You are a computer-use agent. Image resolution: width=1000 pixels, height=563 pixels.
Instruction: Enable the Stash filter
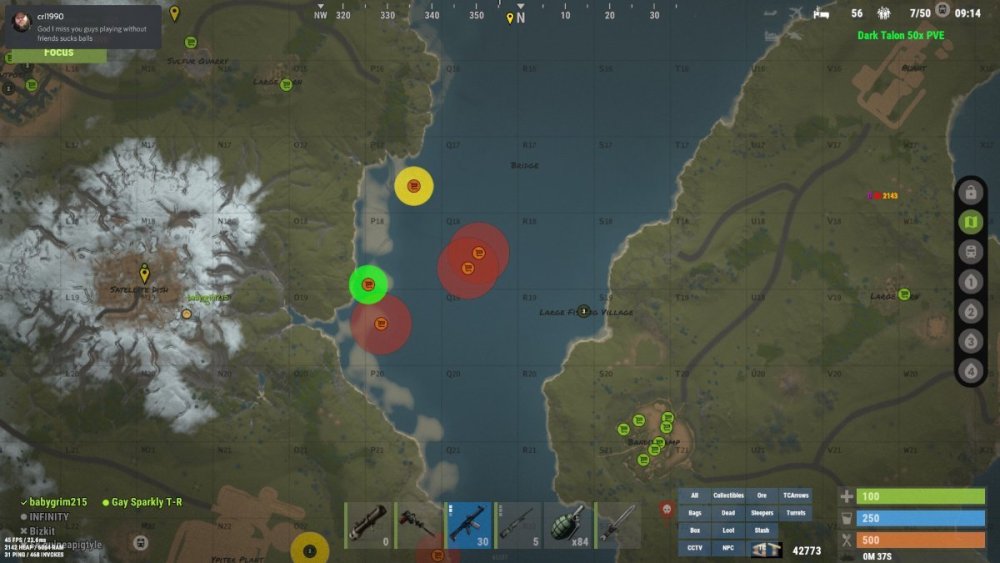[762, 530]
